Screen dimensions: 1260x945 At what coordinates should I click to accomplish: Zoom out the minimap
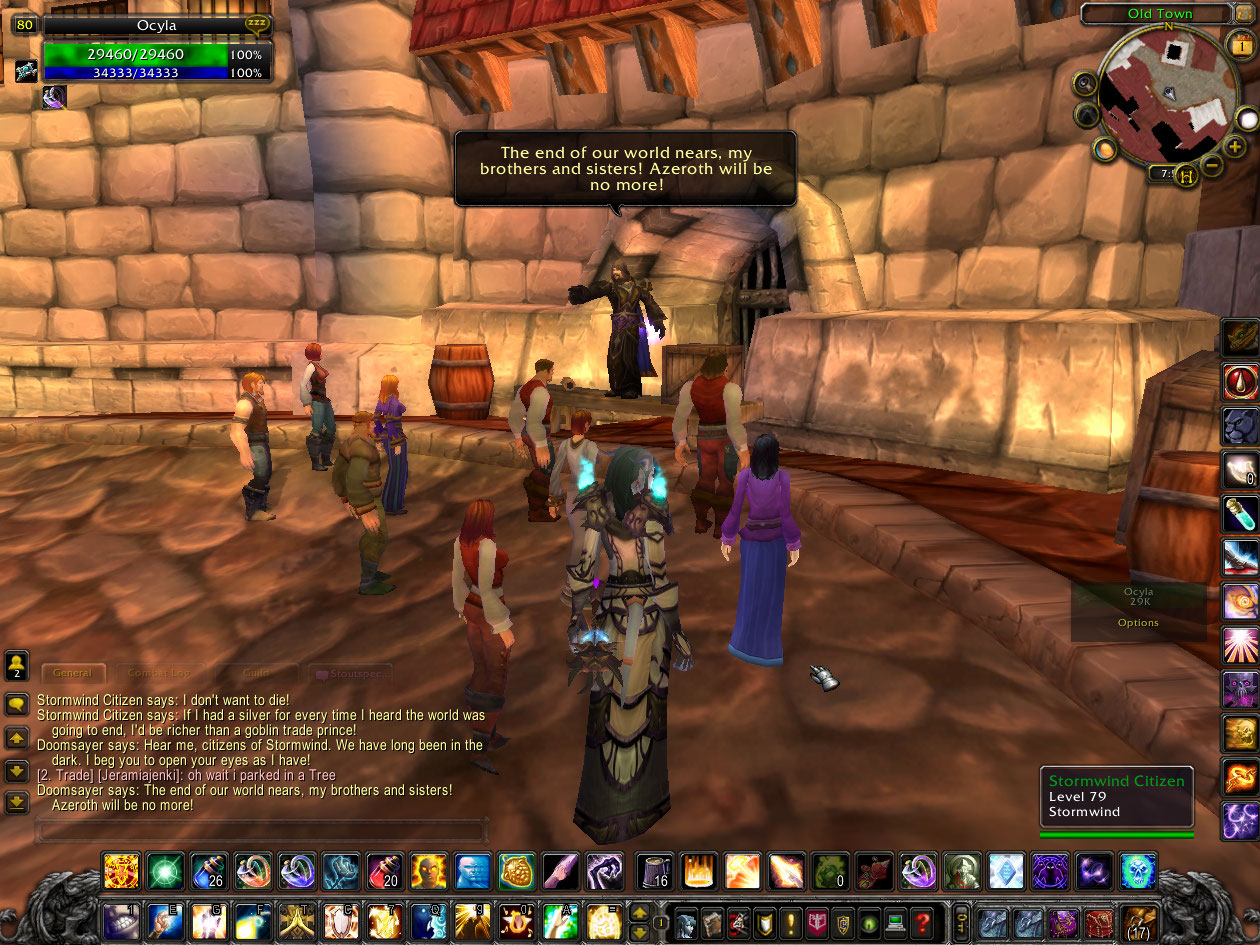pos(1211,164)
